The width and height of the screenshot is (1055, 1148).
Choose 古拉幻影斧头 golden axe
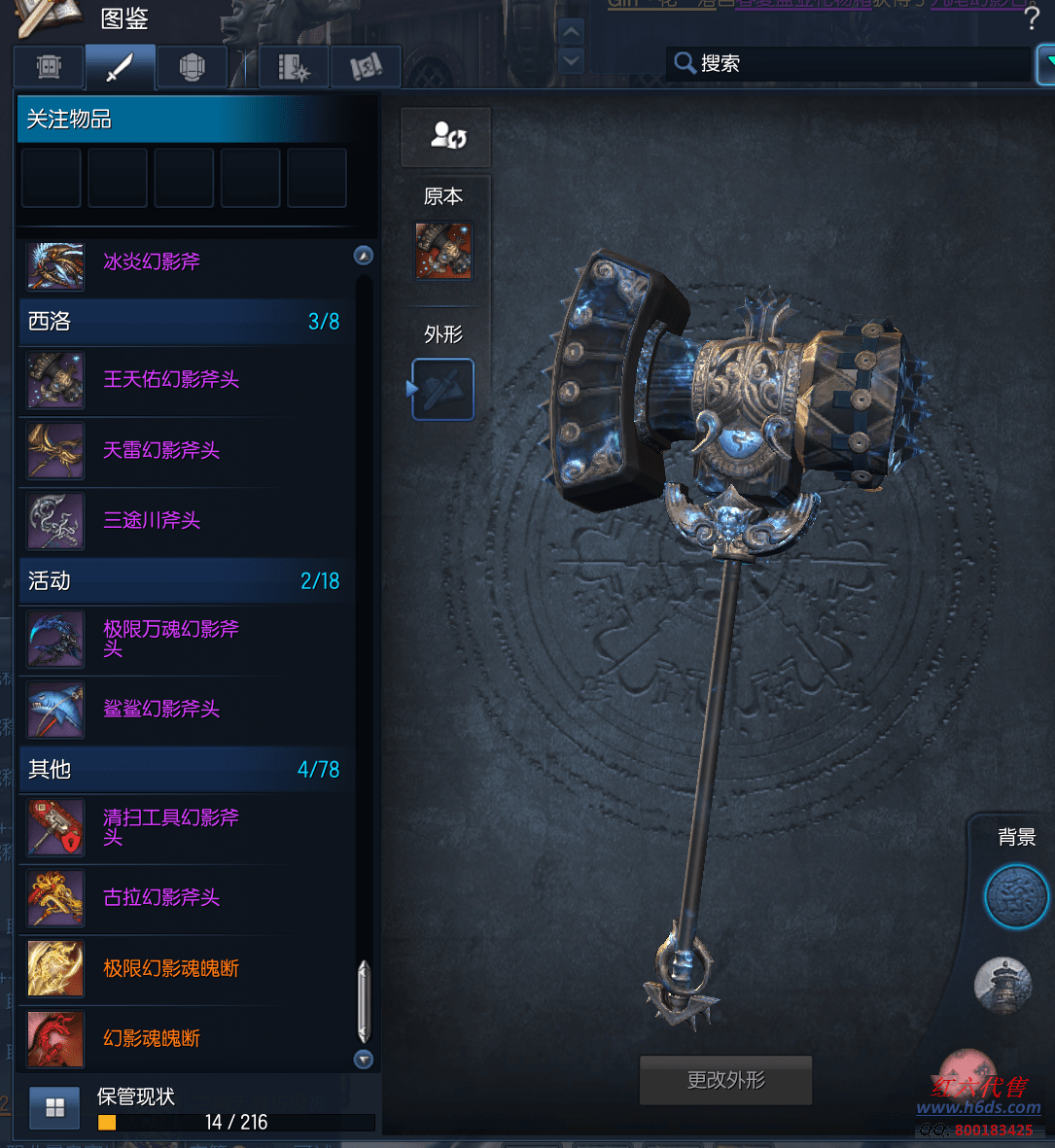tap(160, 898)
